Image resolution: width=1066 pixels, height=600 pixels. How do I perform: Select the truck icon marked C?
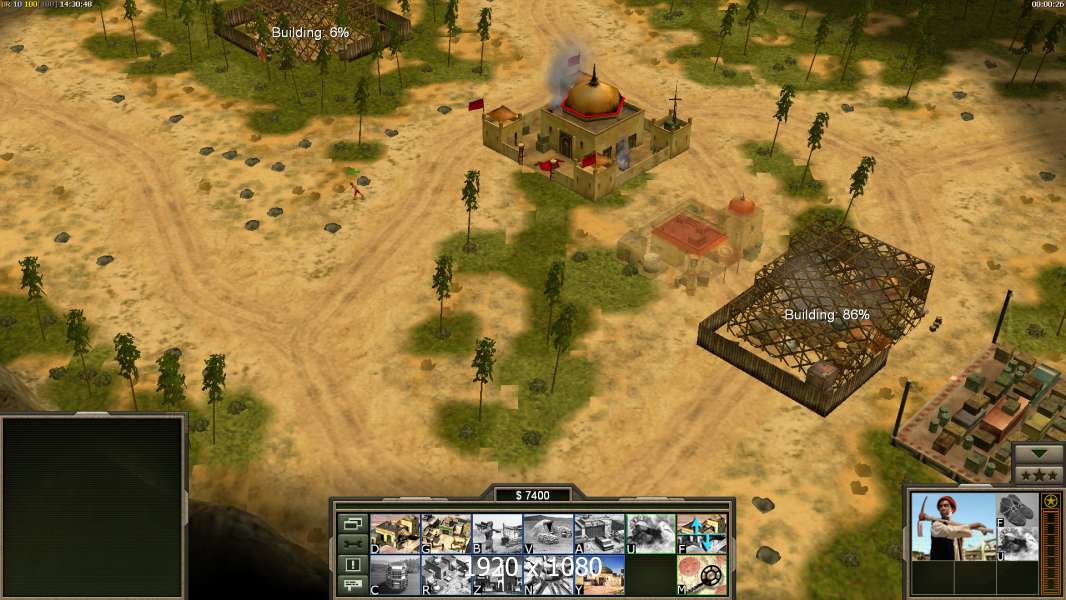[x=395, y=575]
